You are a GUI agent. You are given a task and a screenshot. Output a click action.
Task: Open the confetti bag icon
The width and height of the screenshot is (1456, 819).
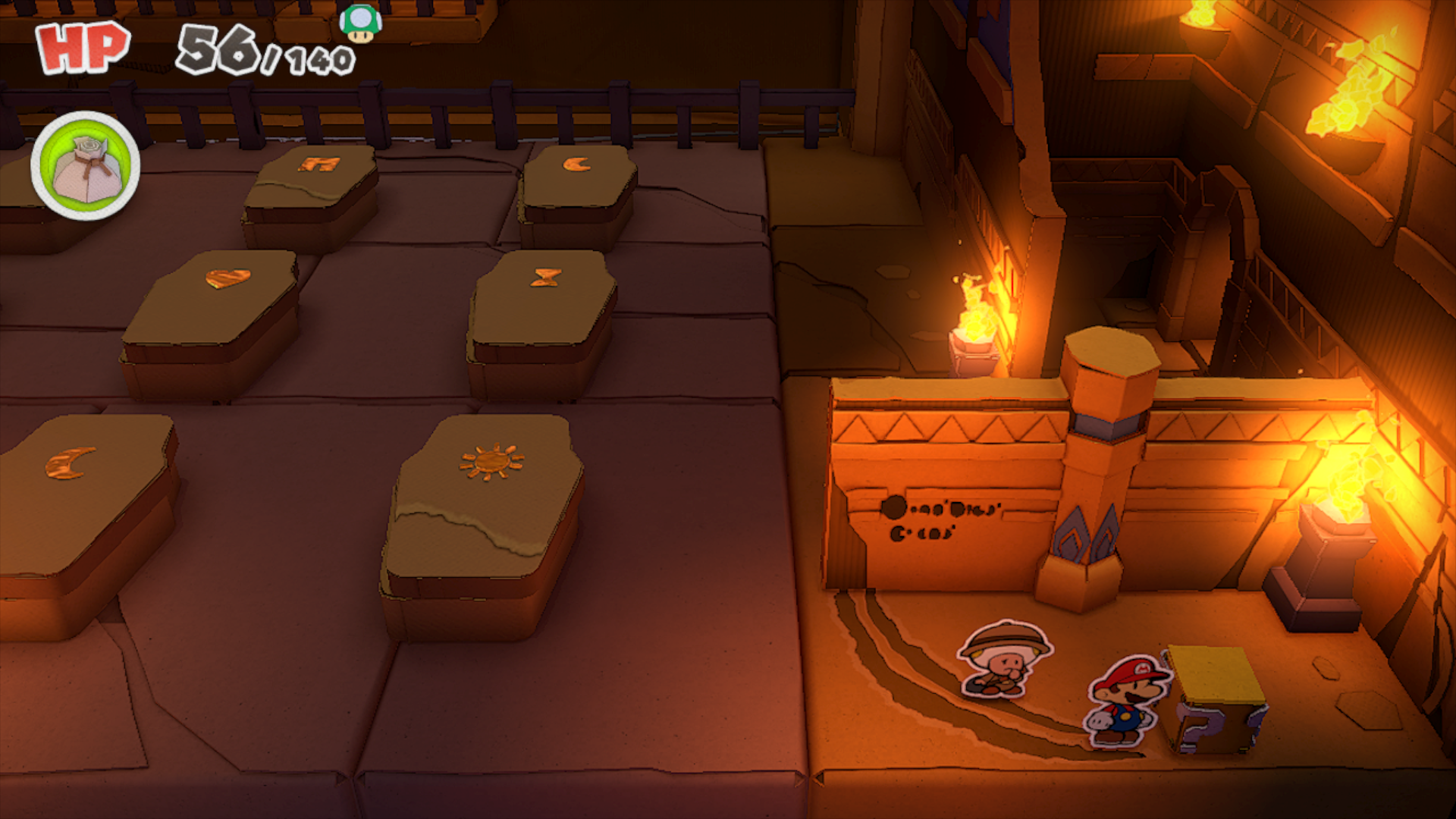[86, 166]
